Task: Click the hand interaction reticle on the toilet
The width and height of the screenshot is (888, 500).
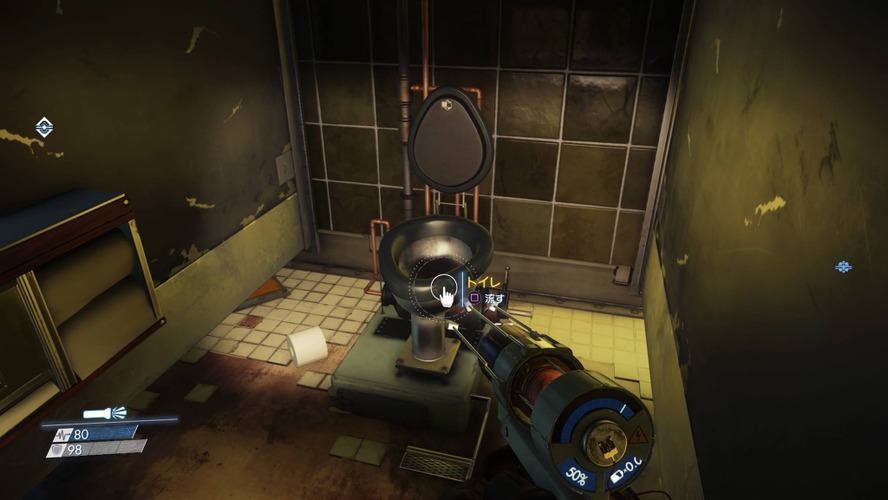Action: click(x=442, y=293)
